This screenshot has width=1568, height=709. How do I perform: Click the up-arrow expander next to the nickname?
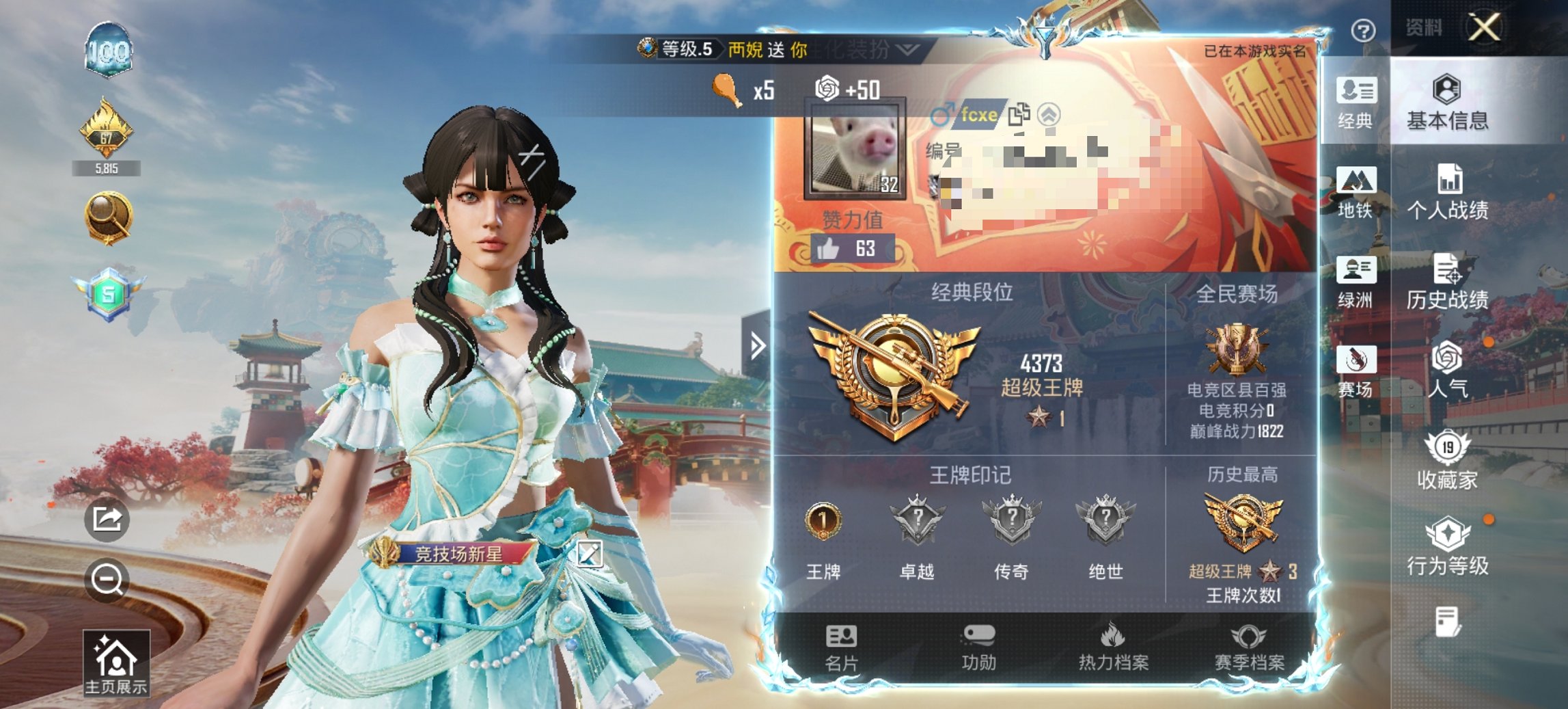click(x=1049, y=115)
